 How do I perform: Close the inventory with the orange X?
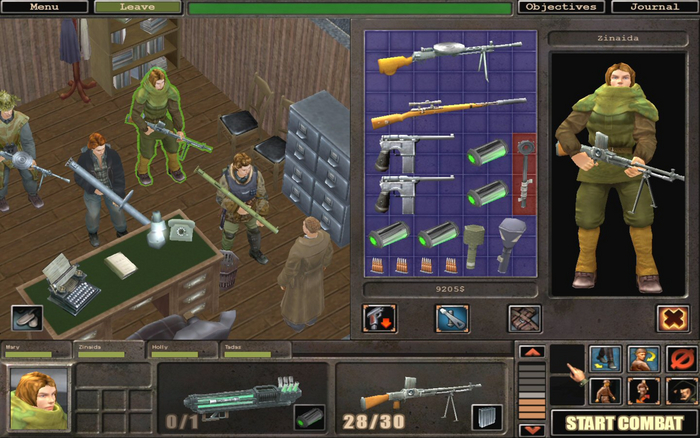pos(673,318)
